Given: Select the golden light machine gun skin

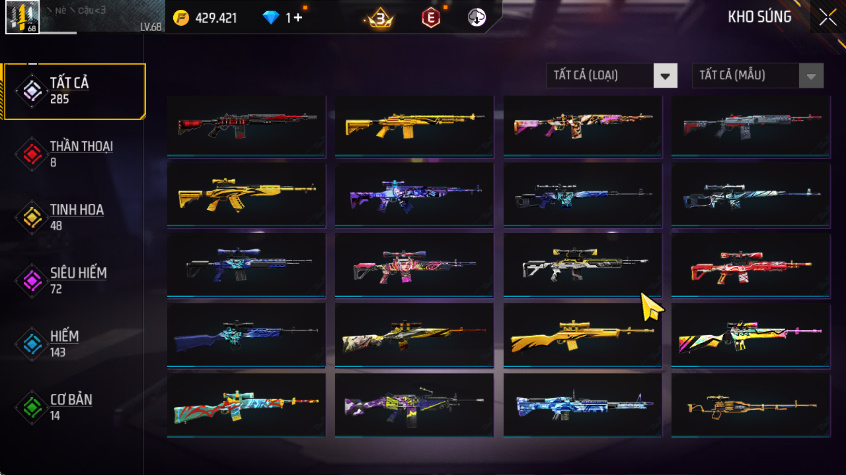Looking at the screenshot, I should tap(750, 406).
